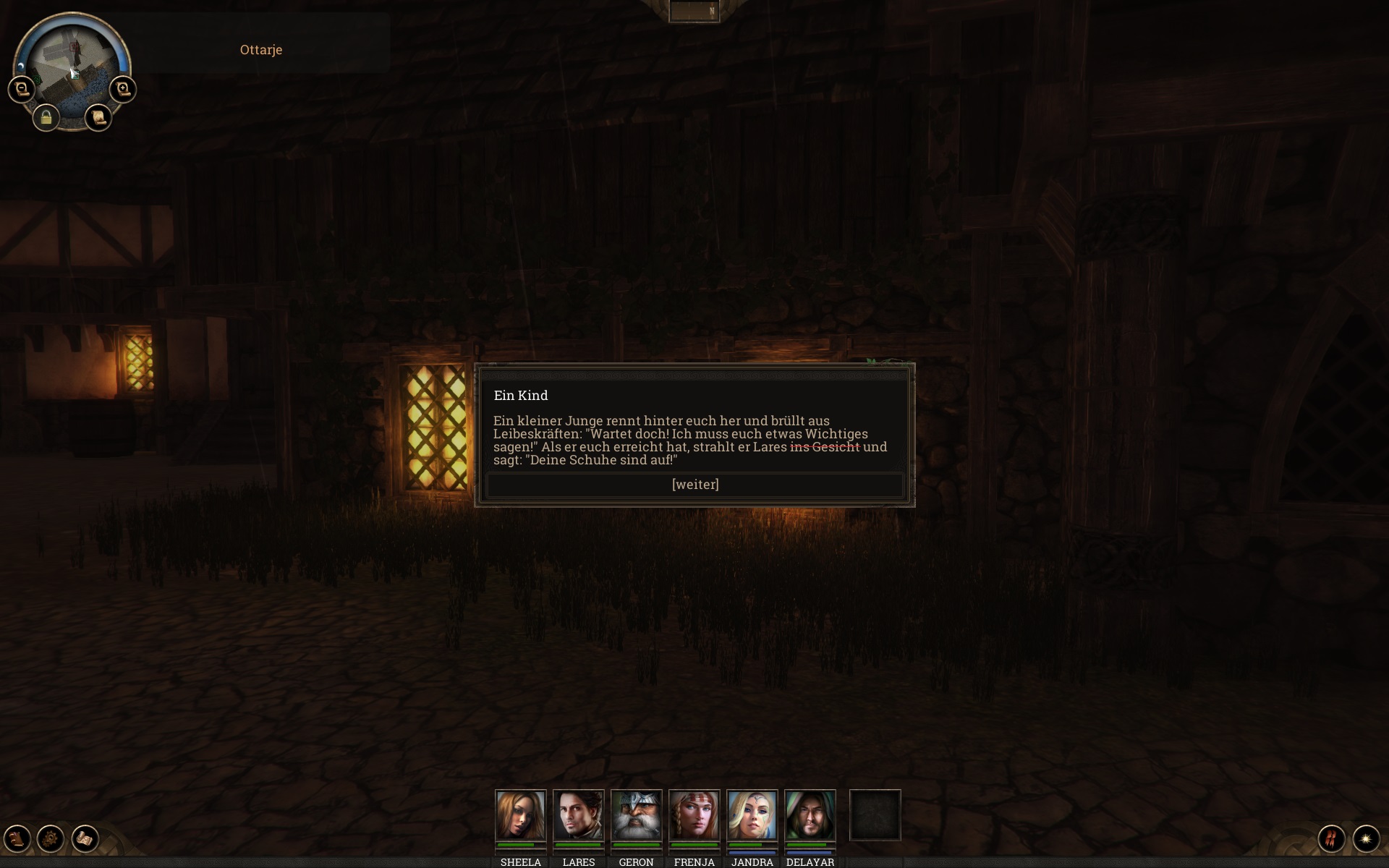Image resolution: width=1389 pixels, height=868 pixels.
Task: Click the red torn-banner icon
Action: coord(1331,839)
